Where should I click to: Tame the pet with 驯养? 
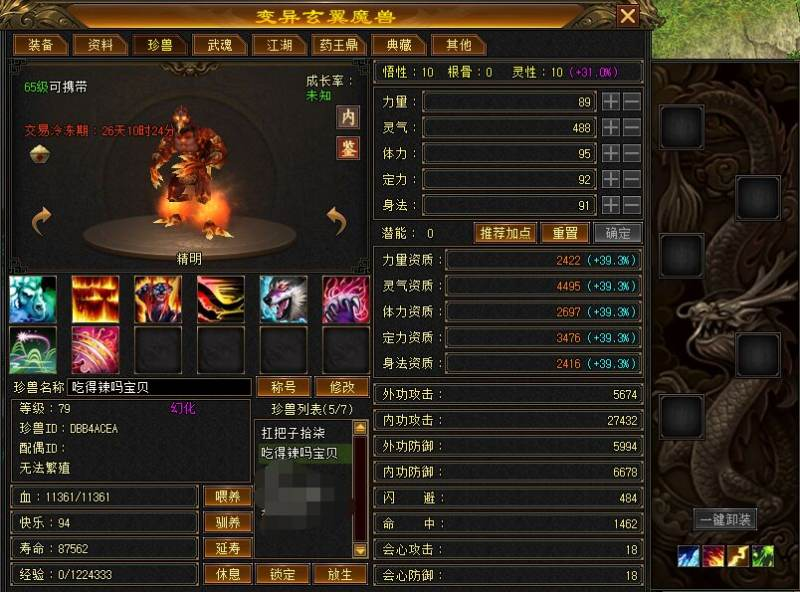click(x=228, y=522)
